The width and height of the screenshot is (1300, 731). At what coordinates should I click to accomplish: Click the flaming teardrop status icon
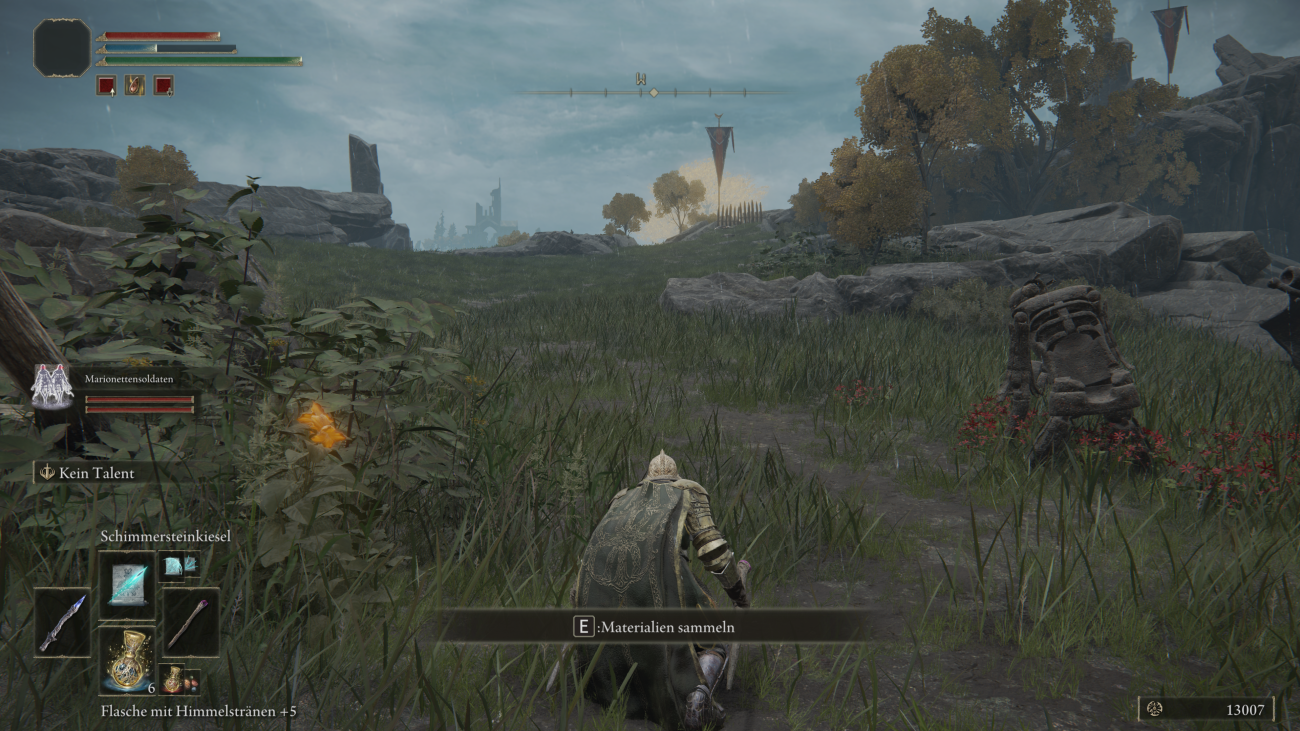click(135, 85)
